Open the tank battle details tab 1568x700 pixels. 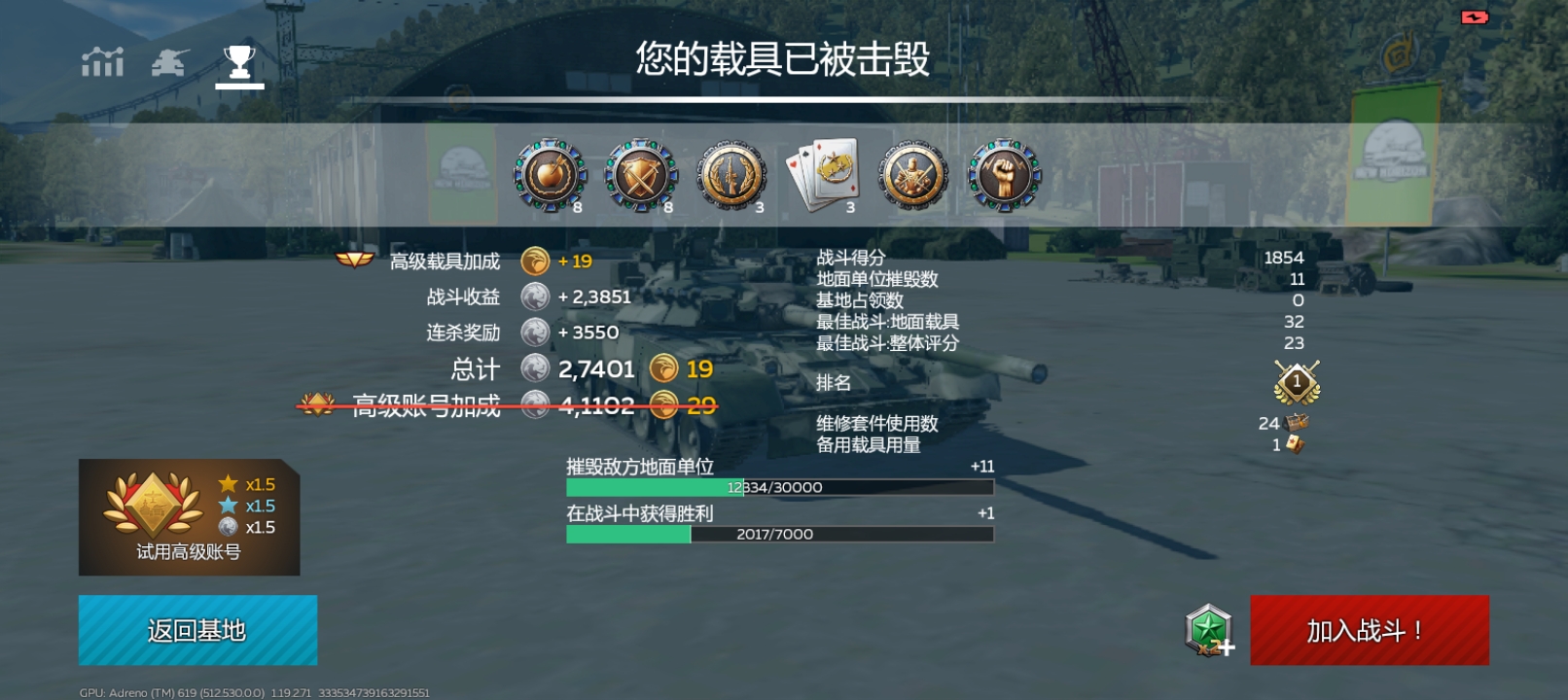169,62
